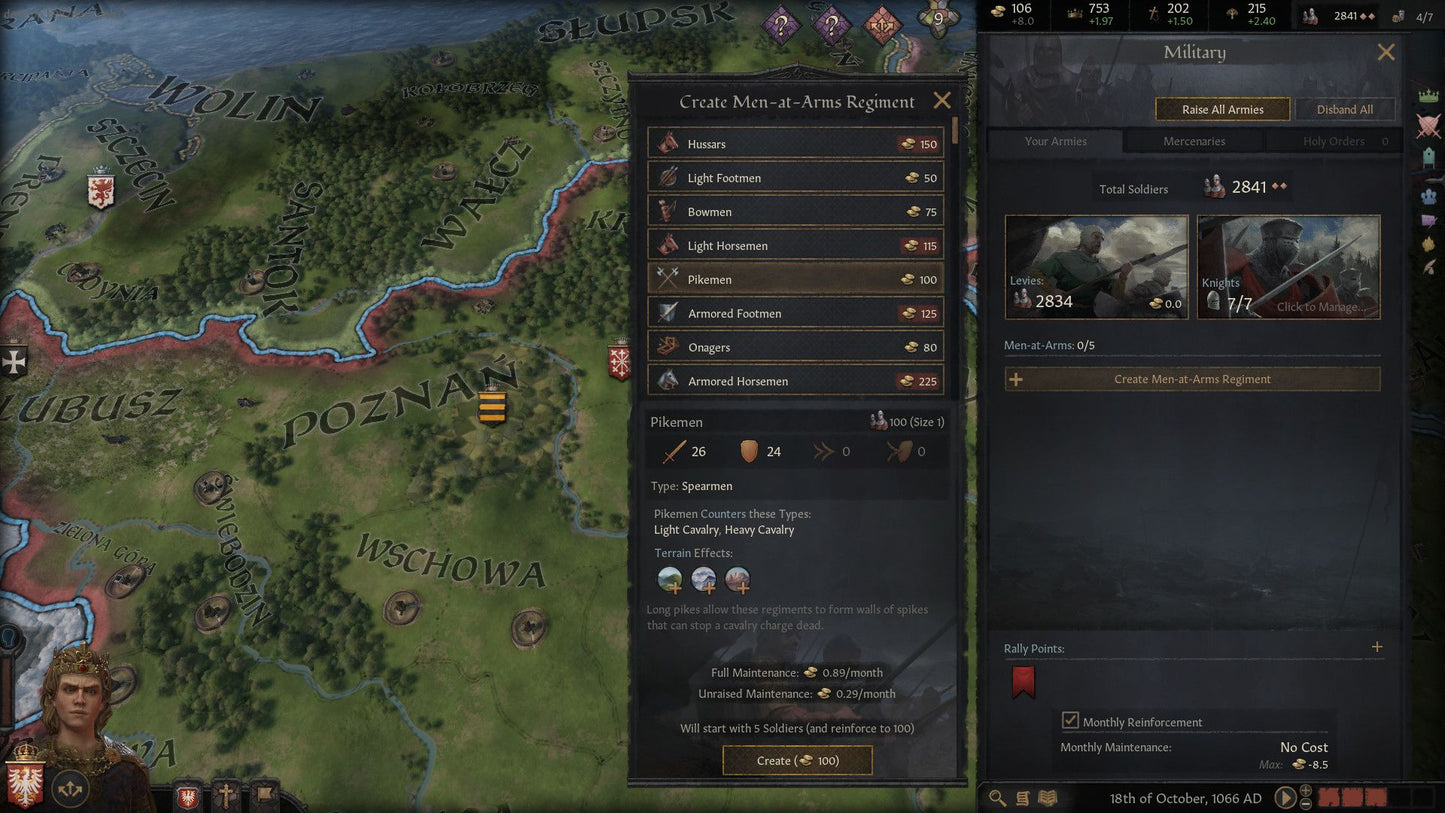
Task: Open the ledger scroll icon on bottom bar
Action: click(x=1021, y=798)
